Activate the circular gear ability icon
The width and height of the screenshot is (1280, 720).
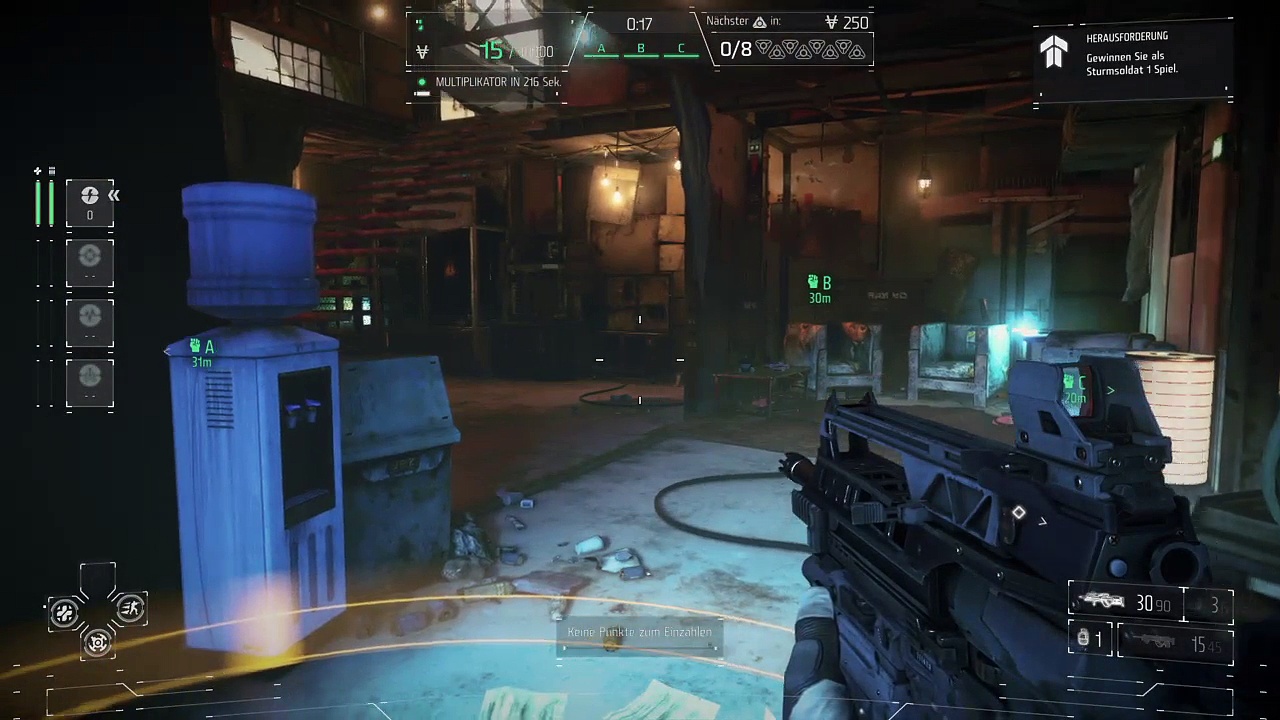97,642
